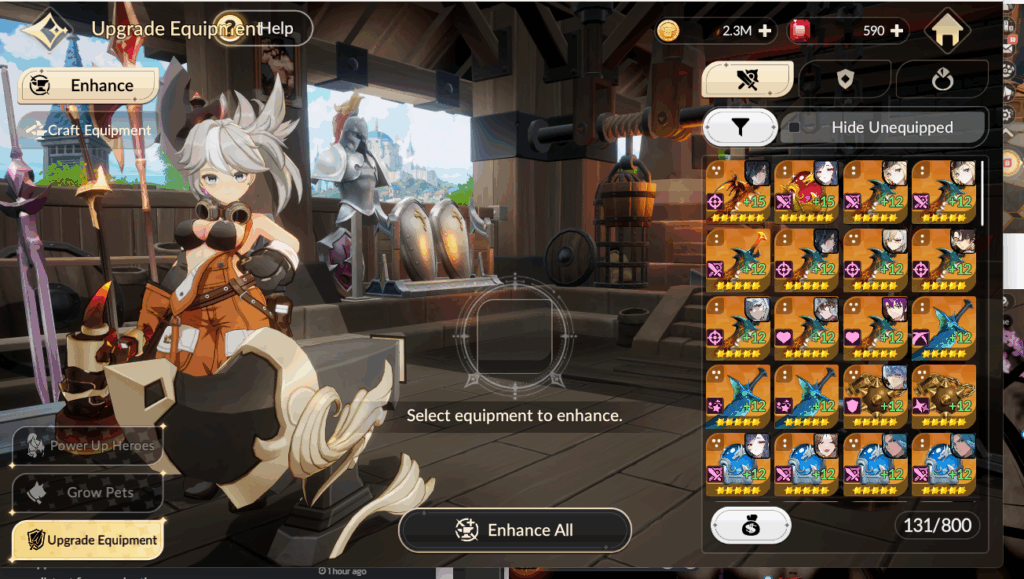Switch to the ring accessories tab

pyautogui.click(x=941, y=80)
